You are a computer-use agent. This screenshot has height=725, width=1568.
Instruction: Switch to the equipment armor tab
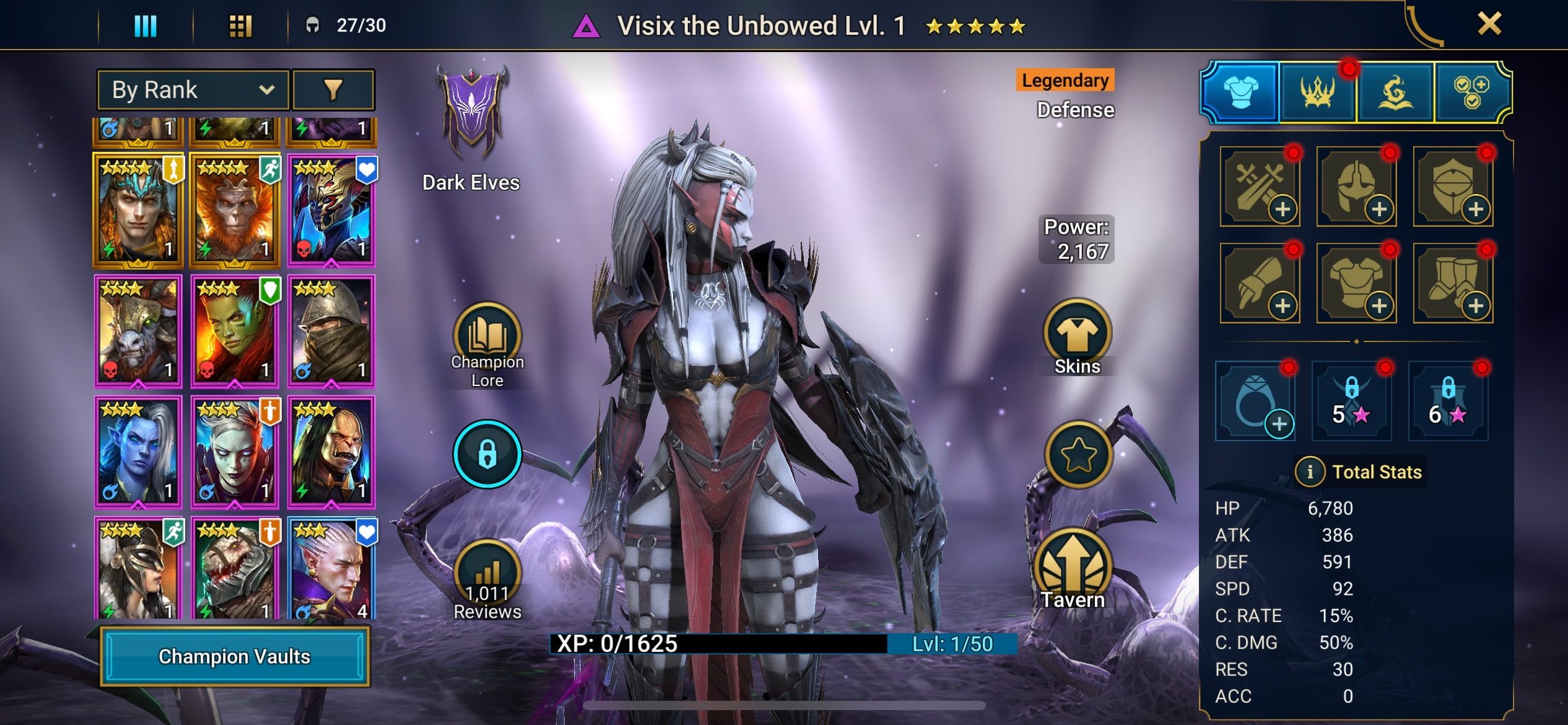pyautogui.click(x=1240, y=93)
